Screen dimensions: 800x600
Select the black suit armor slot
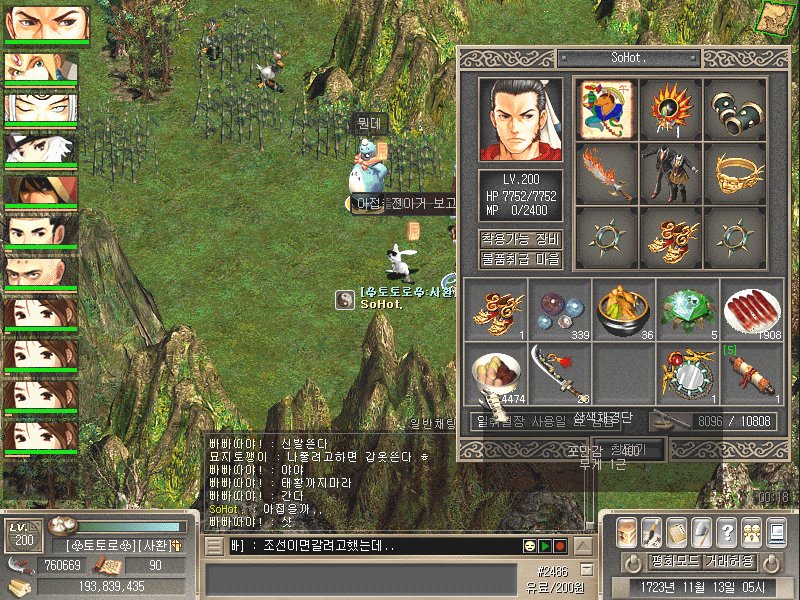point(671,173)
